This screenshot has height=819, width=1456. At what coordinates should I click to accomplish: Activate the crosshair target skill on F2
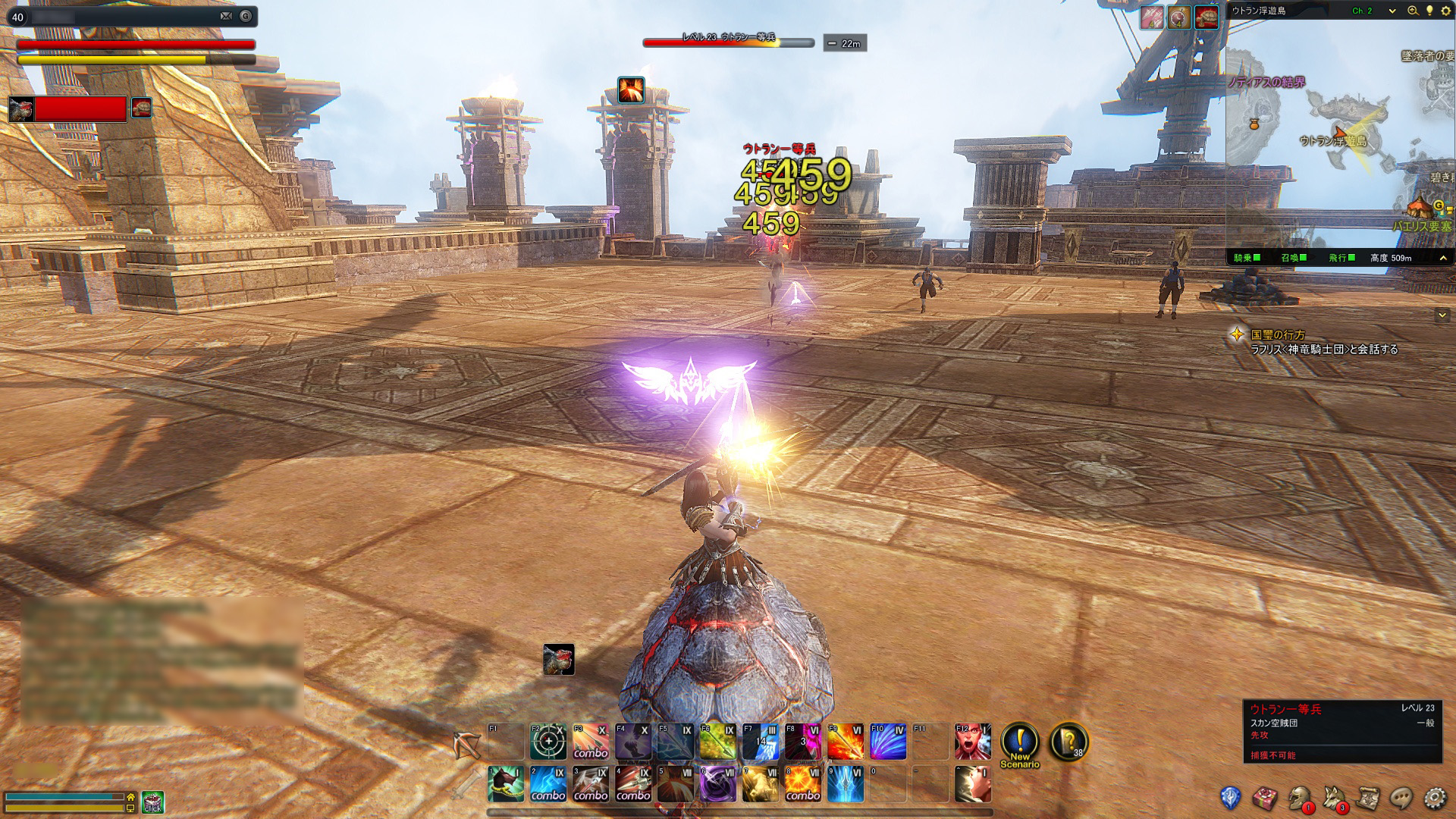[548, 742]
